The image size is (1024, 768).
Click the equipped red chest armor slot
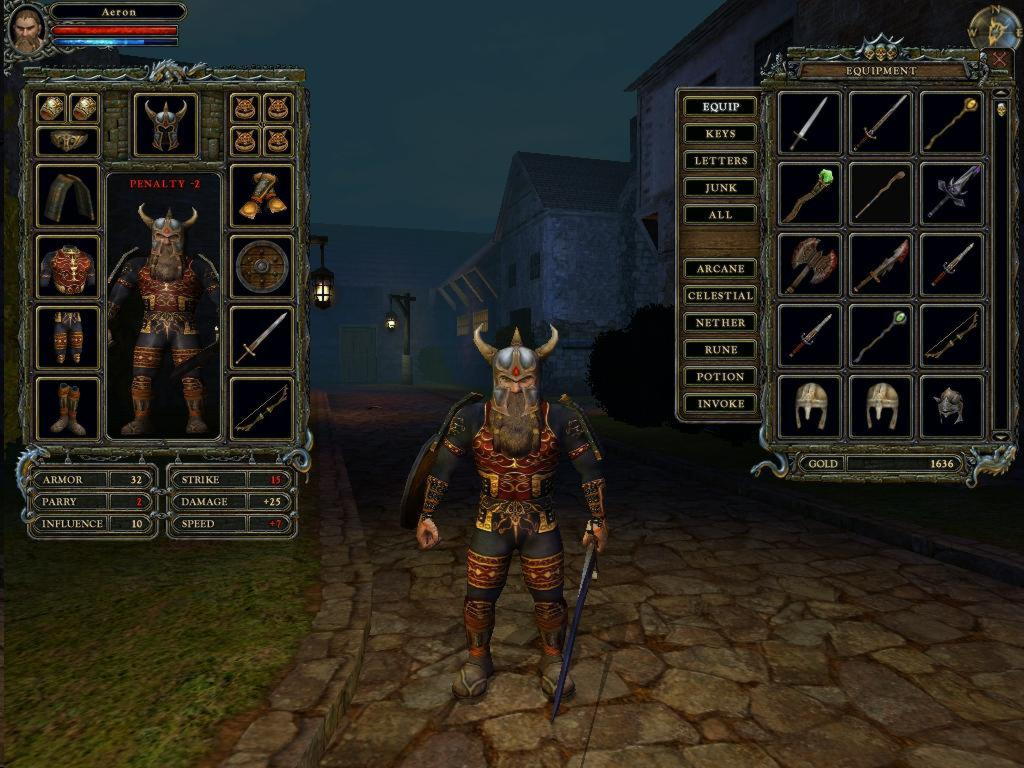pos(68,268)
